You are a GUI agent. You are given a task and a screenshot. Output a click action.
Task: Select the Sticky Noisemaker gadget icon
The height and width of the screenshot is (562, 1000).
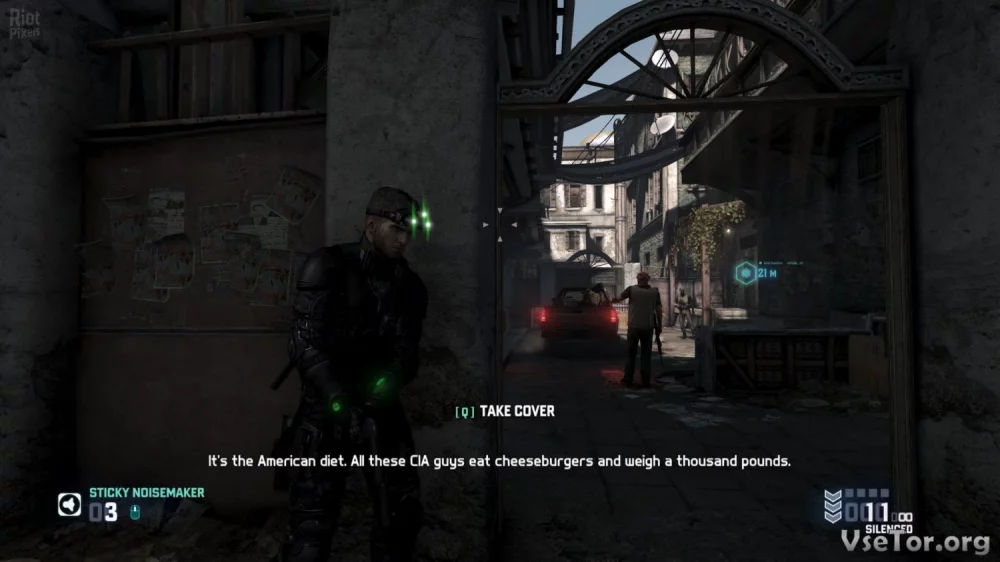pos(69,505)
